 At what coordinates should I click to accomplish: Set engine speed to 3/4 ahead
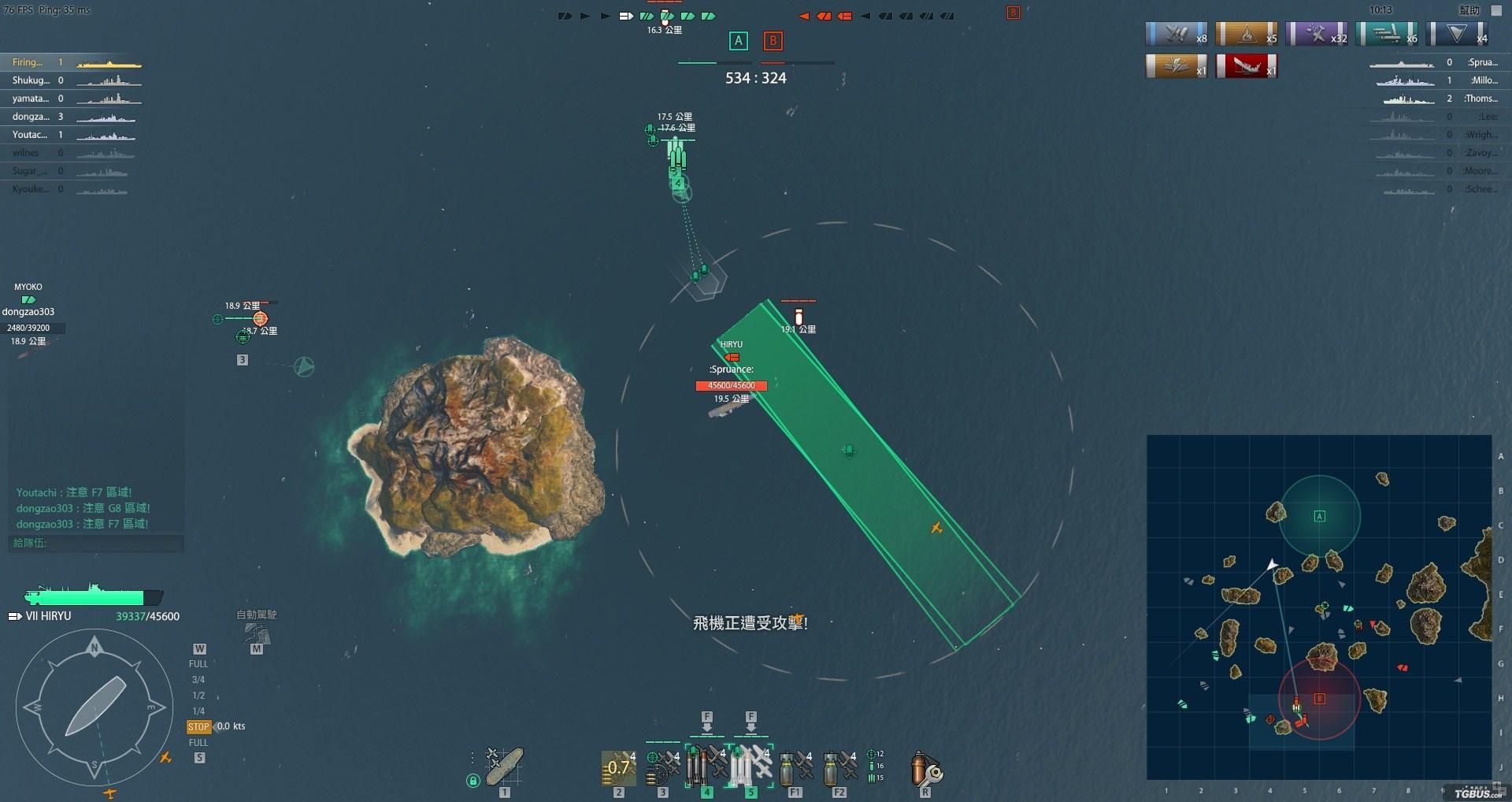(198, 680)
